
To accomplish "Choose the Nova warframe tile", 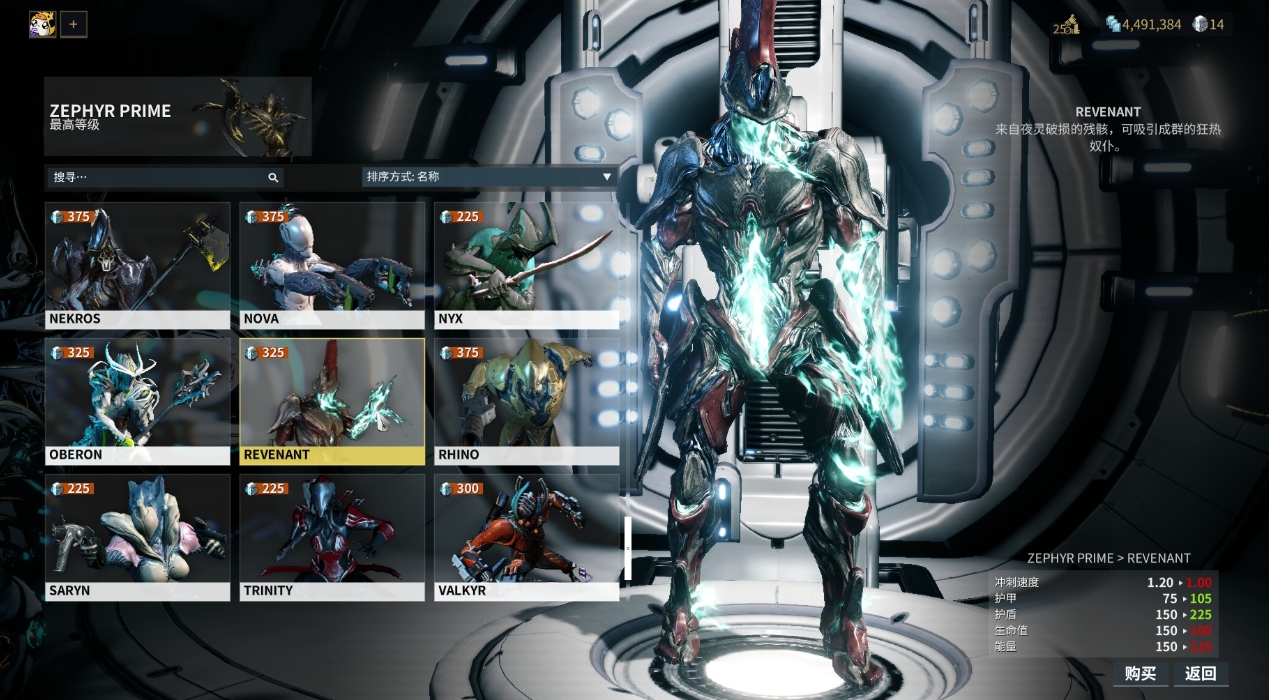I will [332, 265].
